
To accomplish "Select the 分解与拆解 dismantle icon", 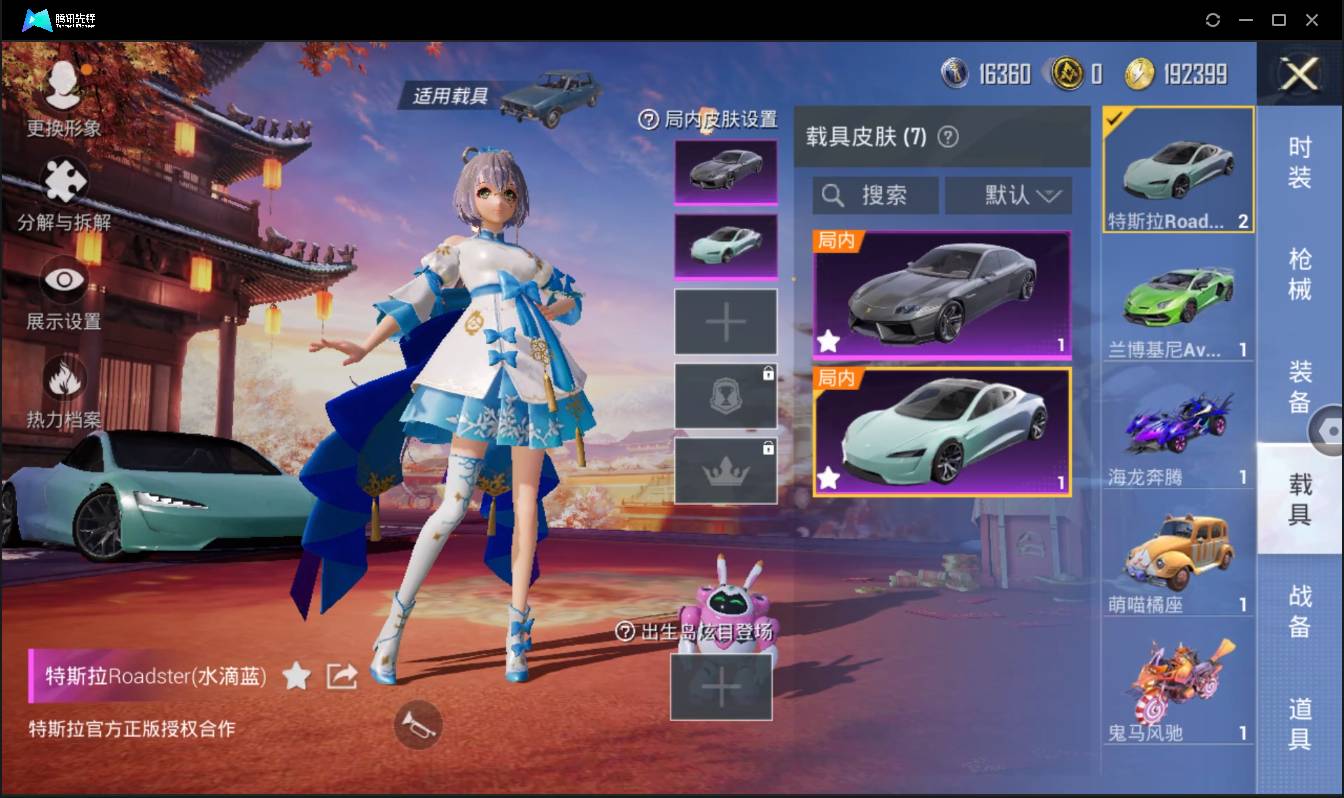I will [x=63, y=182].
